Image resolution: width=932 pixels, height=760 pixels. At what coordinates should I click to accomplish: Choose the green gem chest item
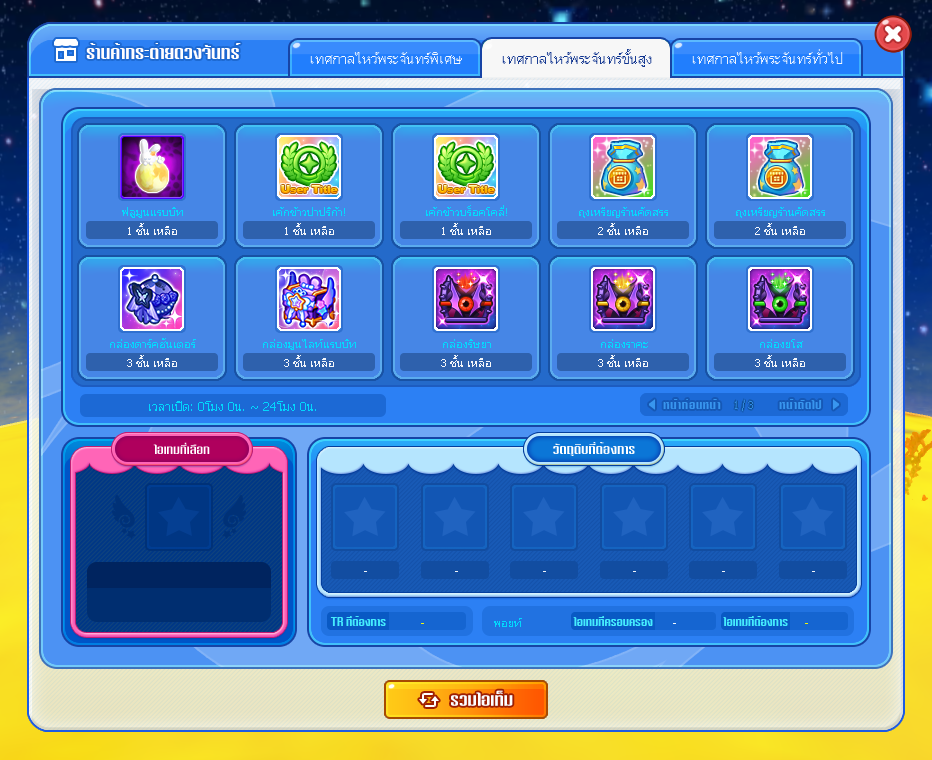coord(780,300)
